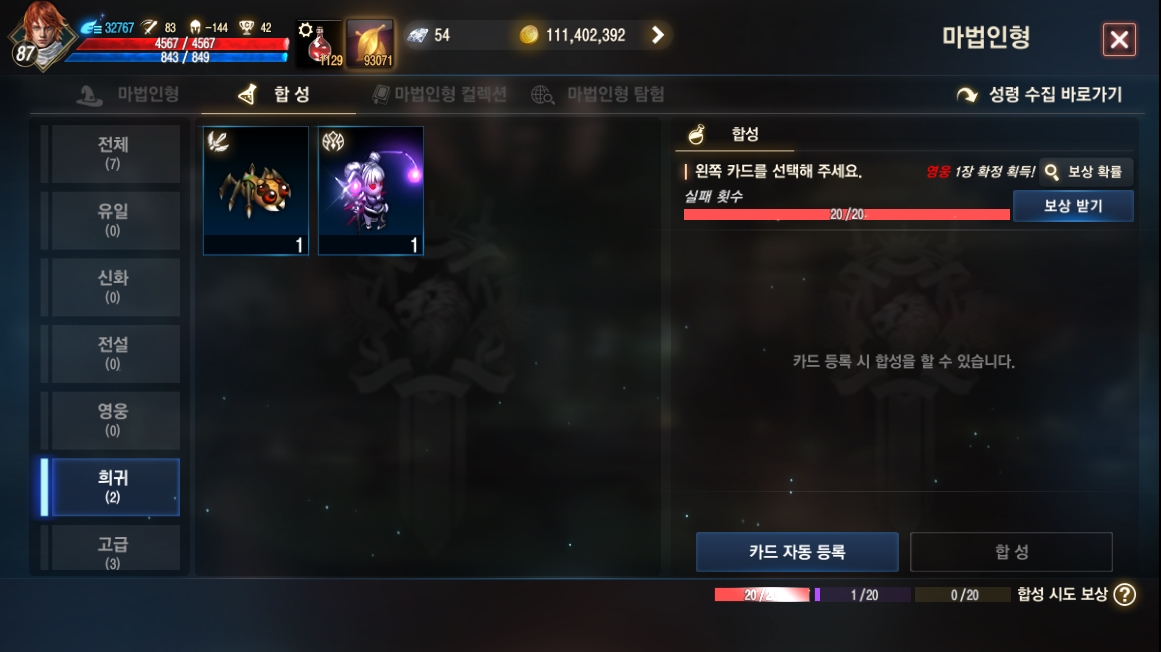Select the 유일 grade filter
The height and width of the screenshot is (652, 1161).
tap(112, 220)
